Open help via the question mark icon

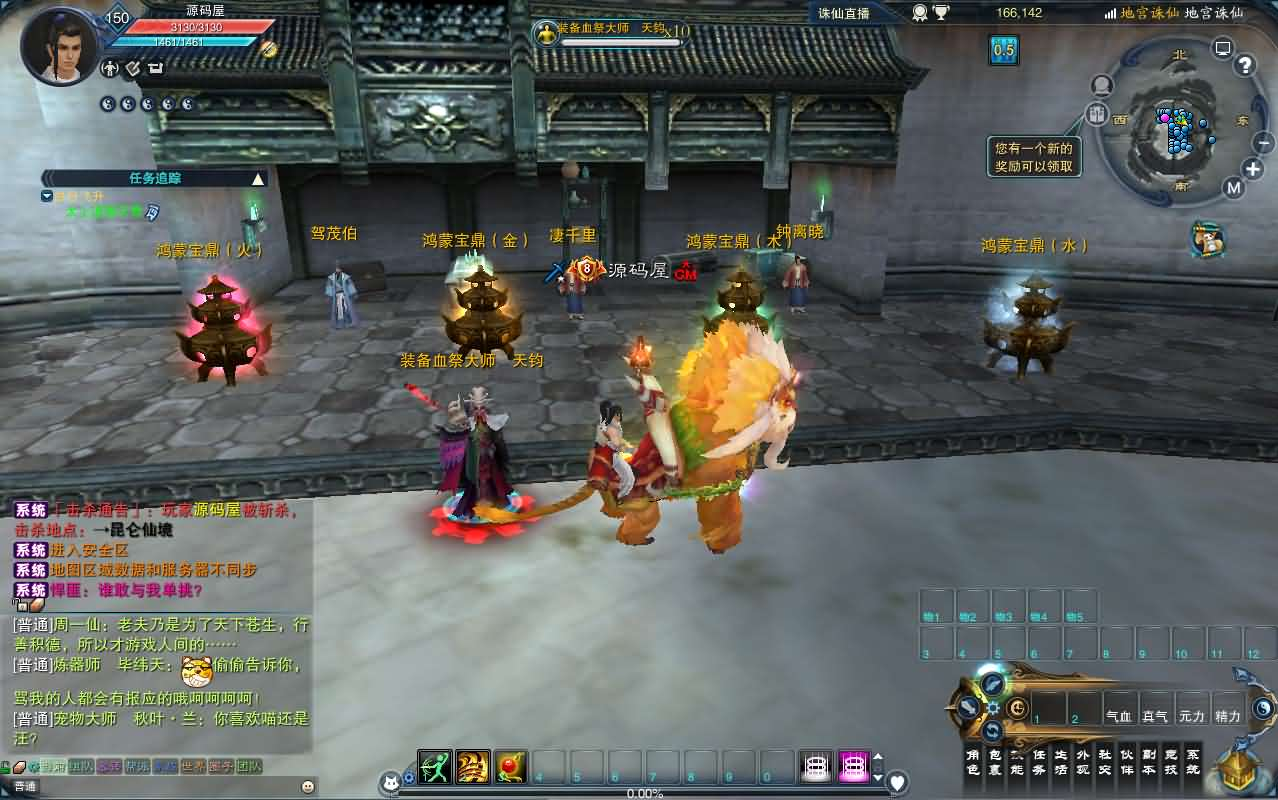coord(1245,66)
